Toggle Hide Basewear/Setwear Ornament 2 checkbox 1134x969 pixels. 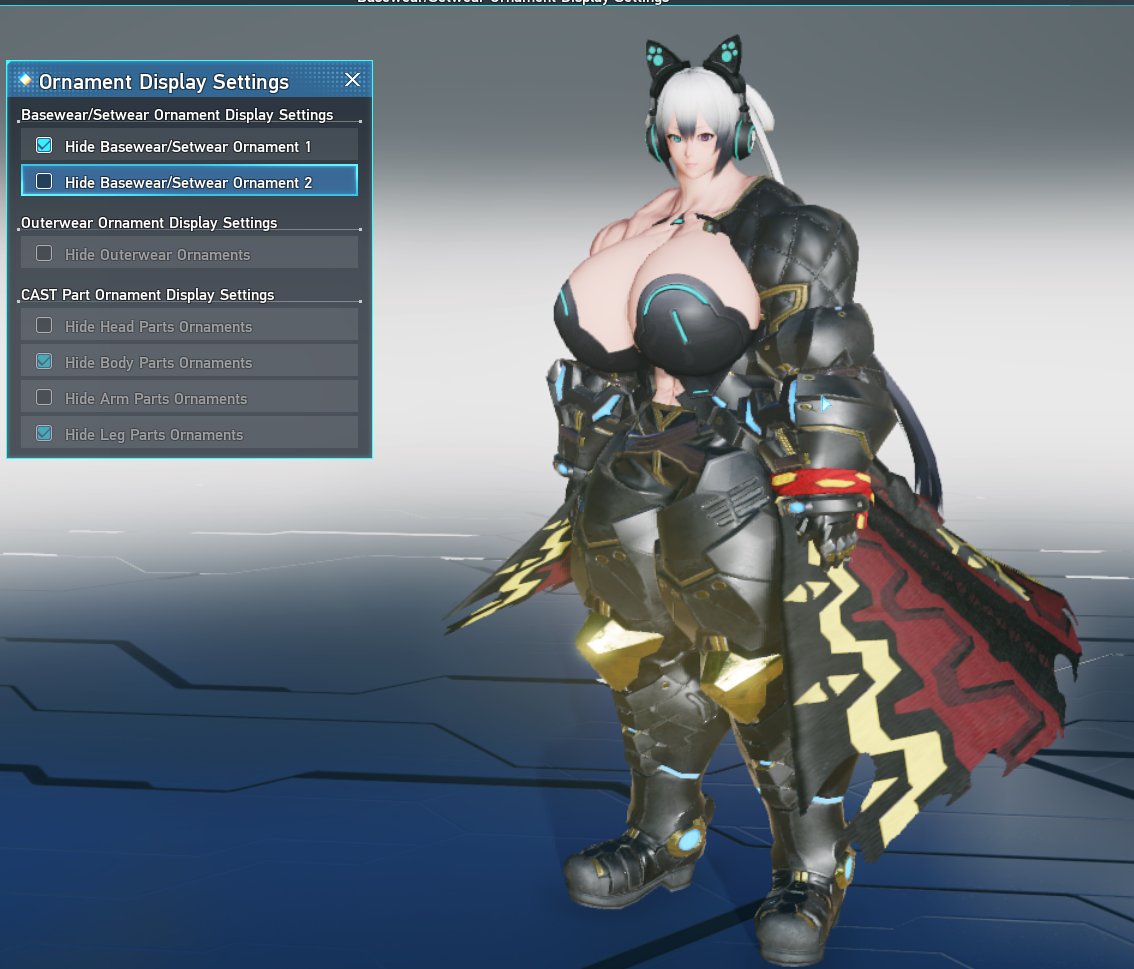(44, 182)
